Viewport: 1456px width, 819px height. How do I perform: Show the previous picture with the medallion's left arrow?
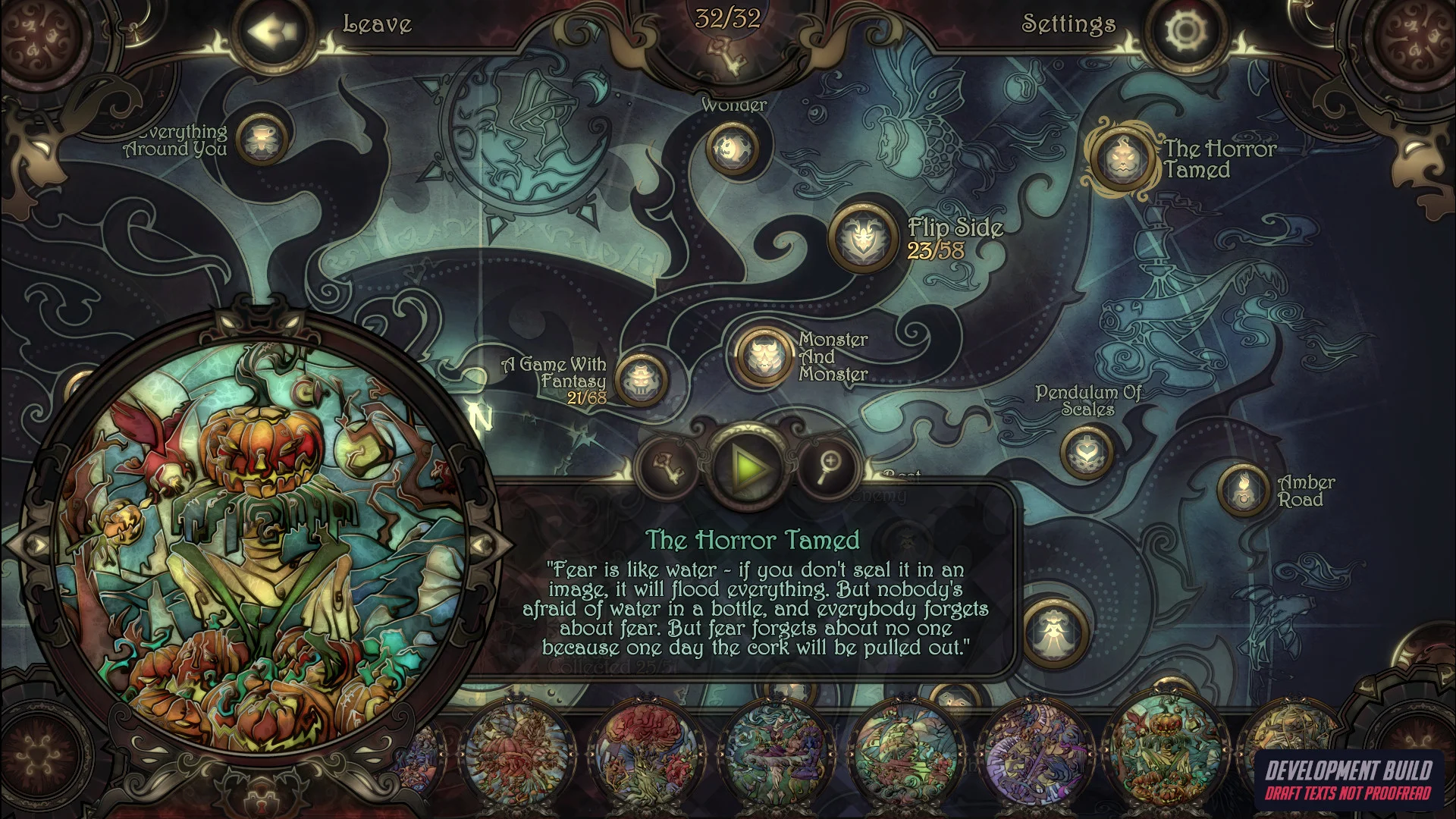coord(38,544)
